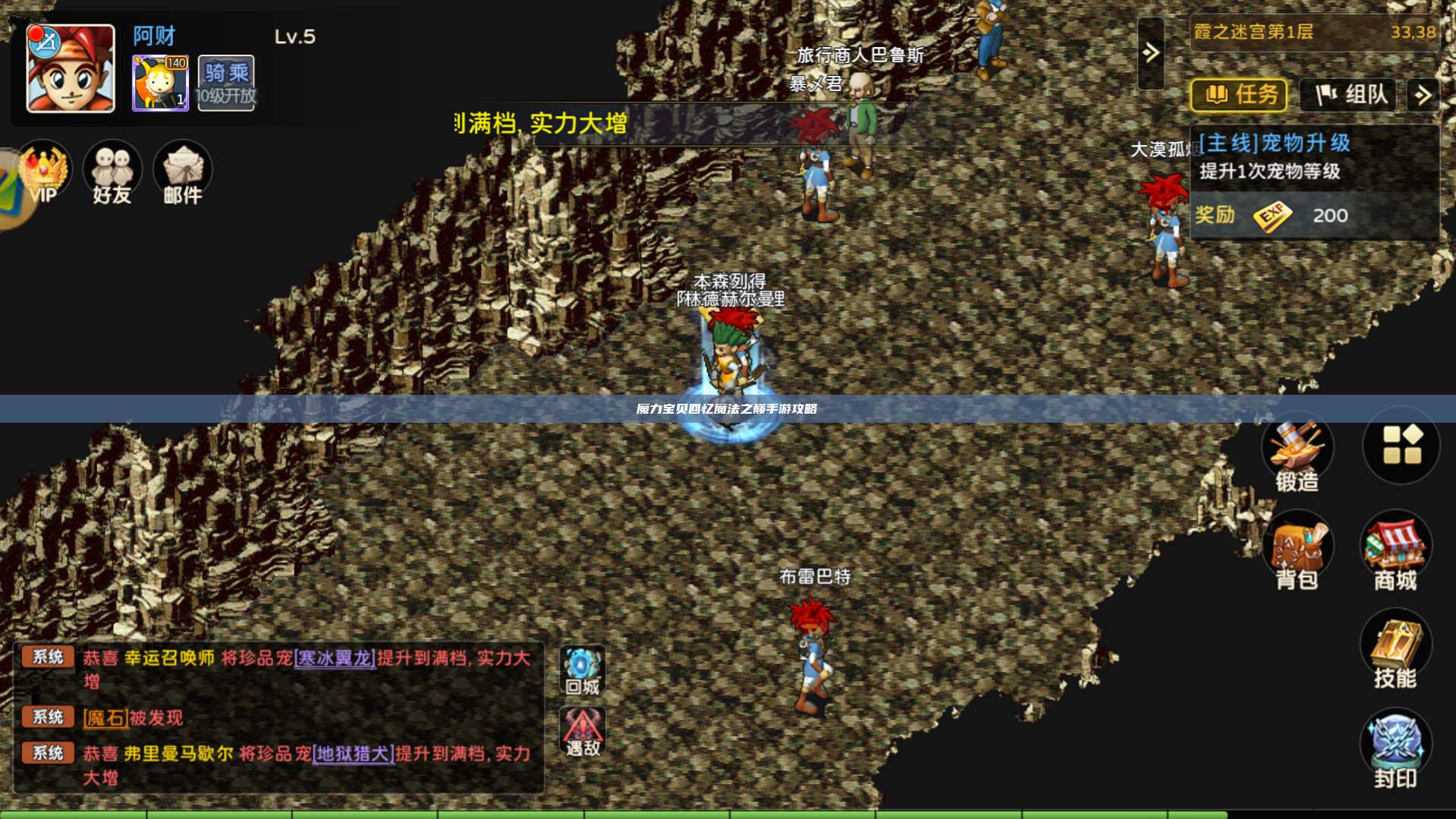Switch to the 组队 team tab
Screen dimensions: 1456x819
pos(1348,96)
